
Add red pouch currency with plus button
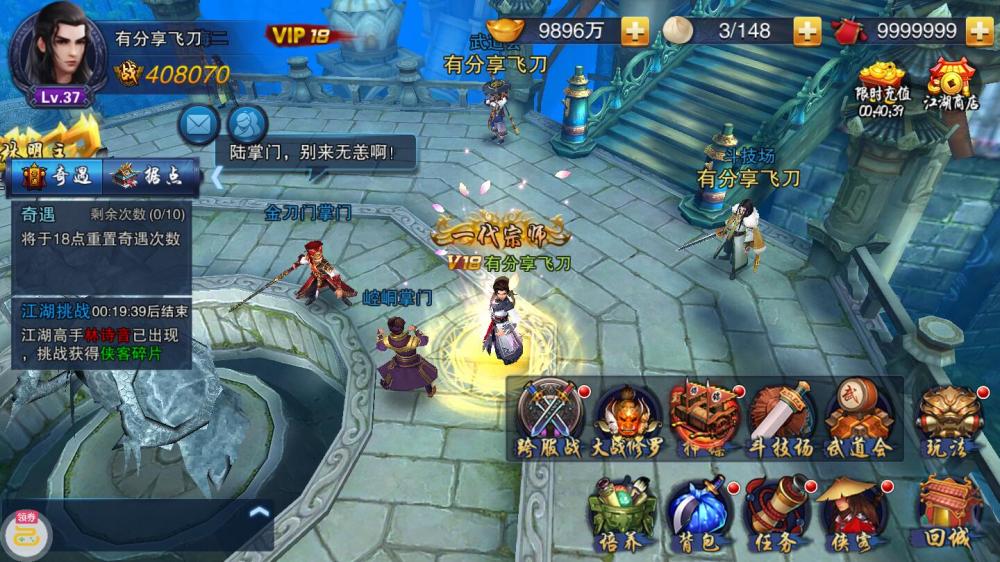coord(979,31)
